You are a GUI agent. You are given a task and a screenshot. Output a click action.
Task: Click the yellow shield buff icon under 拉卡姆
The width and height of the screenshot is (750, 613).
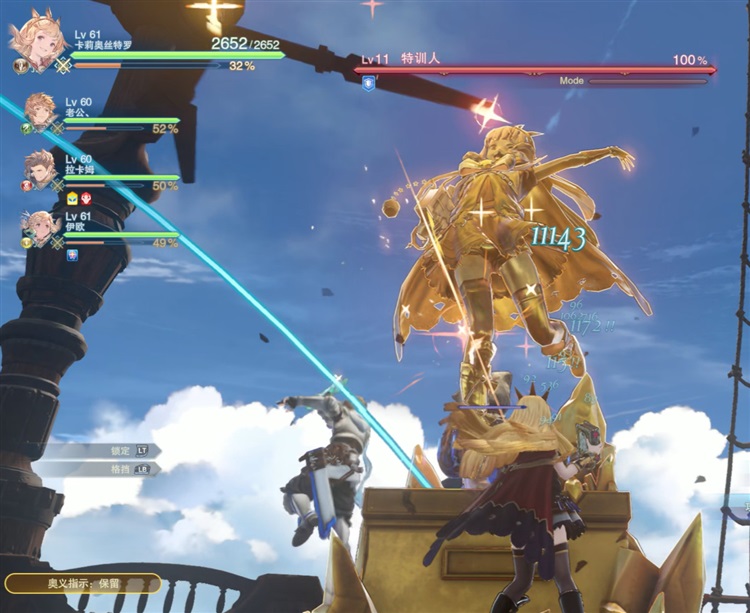[x=73, y=199]
